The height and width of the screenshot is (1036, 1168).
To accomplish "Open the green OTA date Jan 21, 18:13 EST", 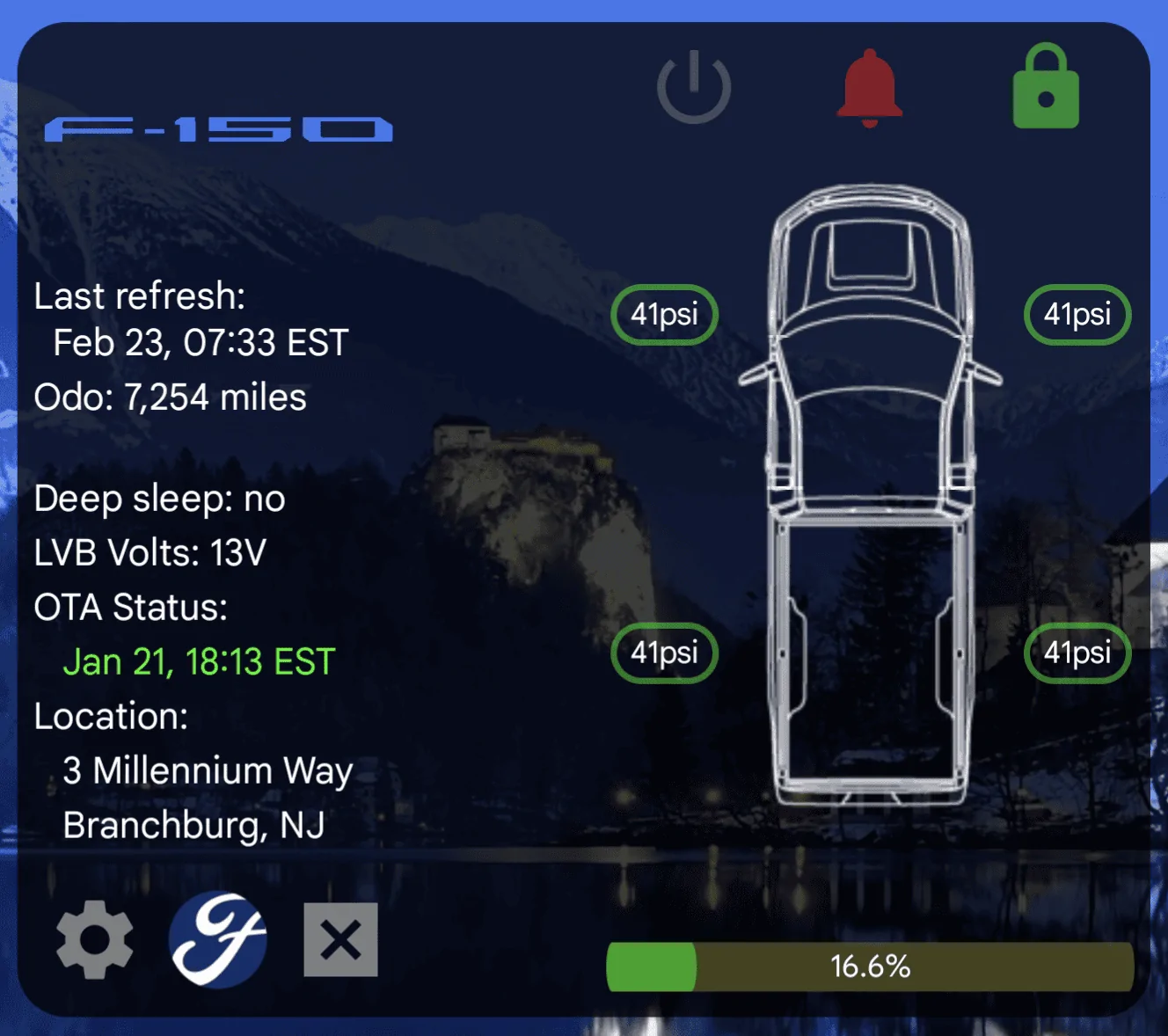I will pyautogui.click(x=199, y=661).
